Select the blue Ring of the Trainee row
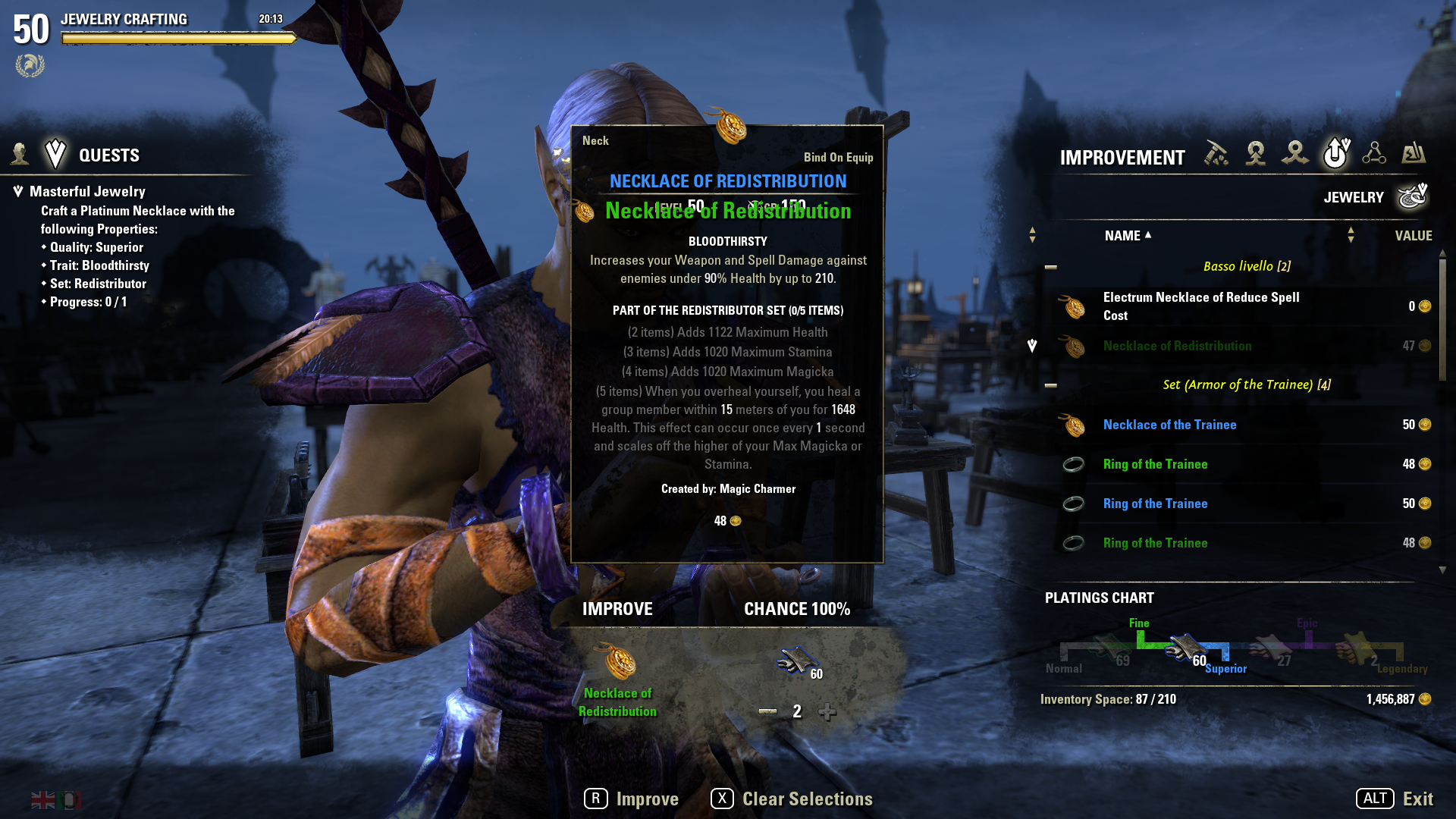1456x819 pixels. click(x=1155, y=504)
